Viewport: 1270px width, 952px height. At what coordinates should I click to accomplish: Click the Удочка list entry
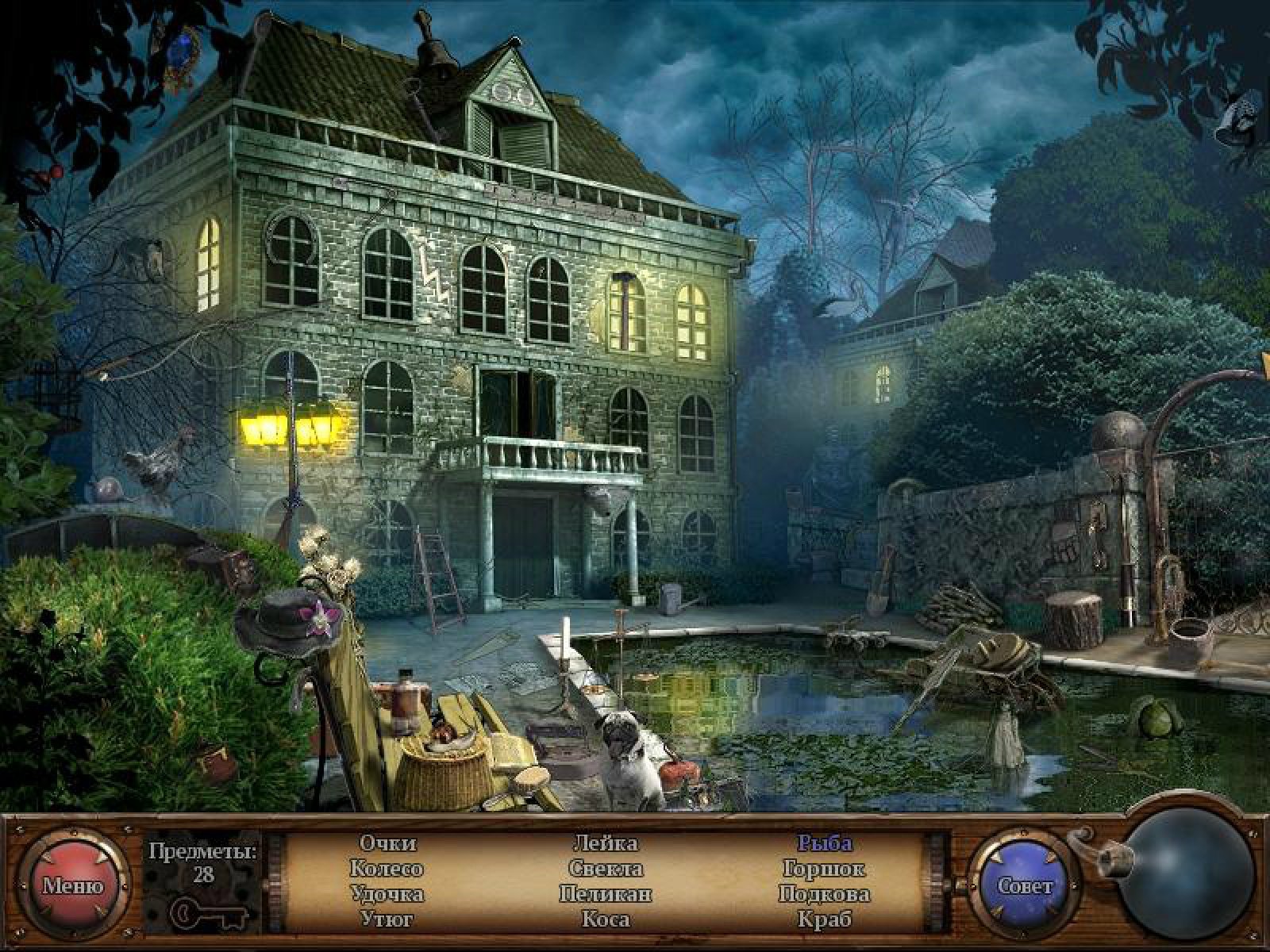tap(387, 894)
